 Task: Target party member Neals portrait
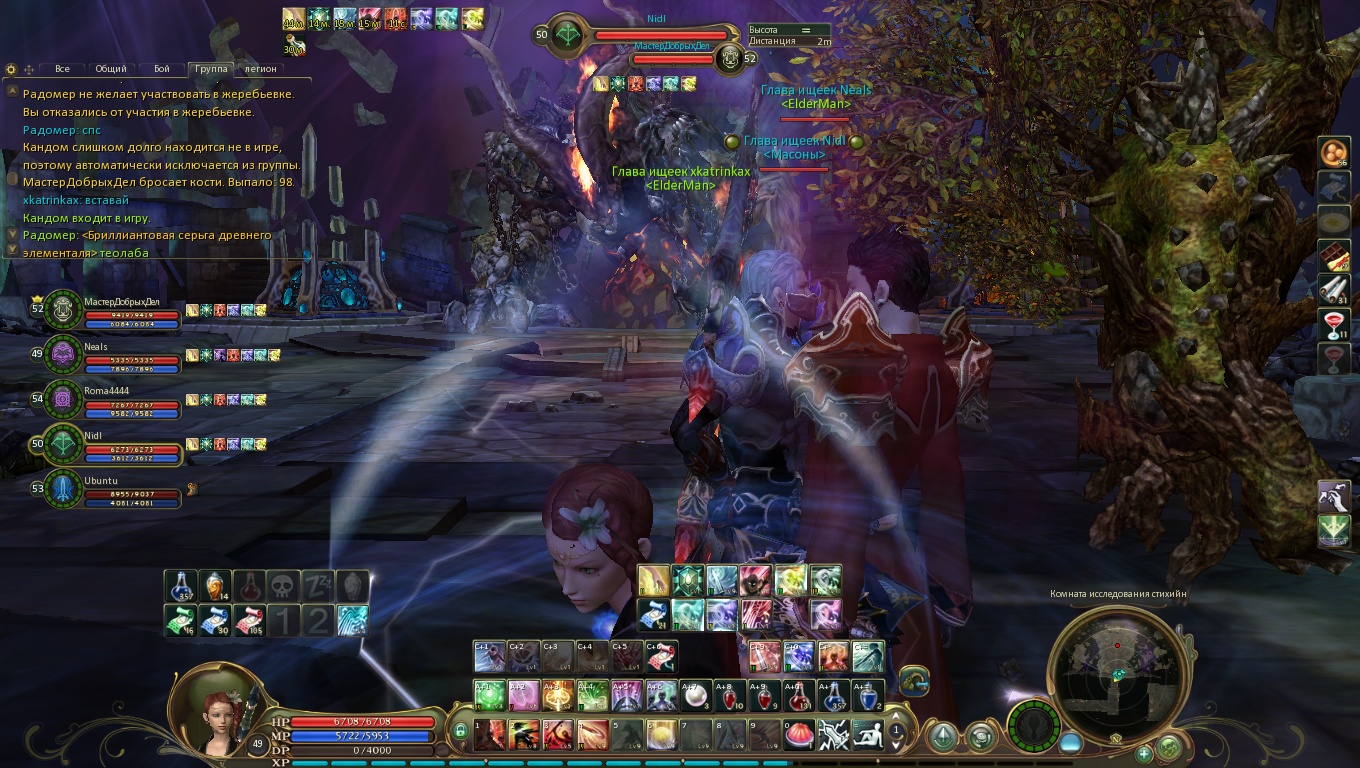tap(64, 354)
